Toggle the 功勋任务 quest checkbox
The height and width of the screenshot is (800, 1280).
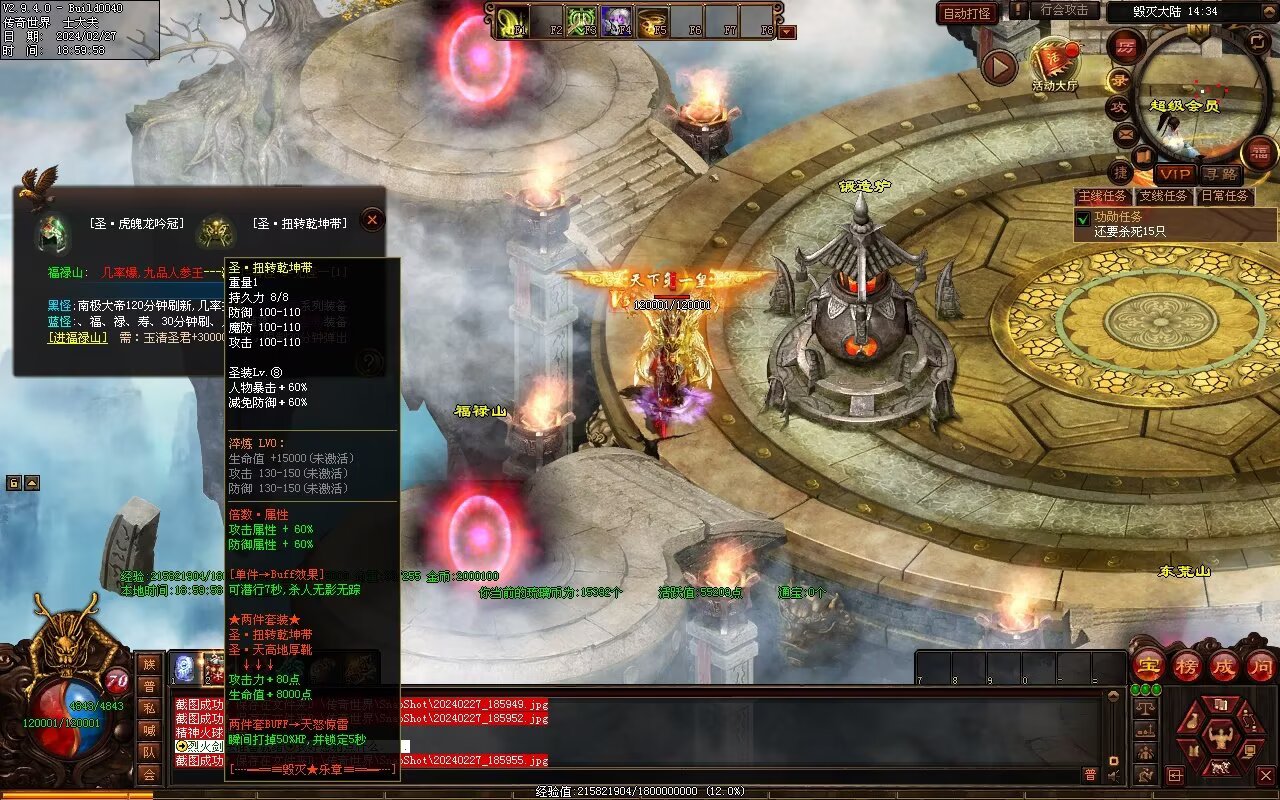point(1082,217)
